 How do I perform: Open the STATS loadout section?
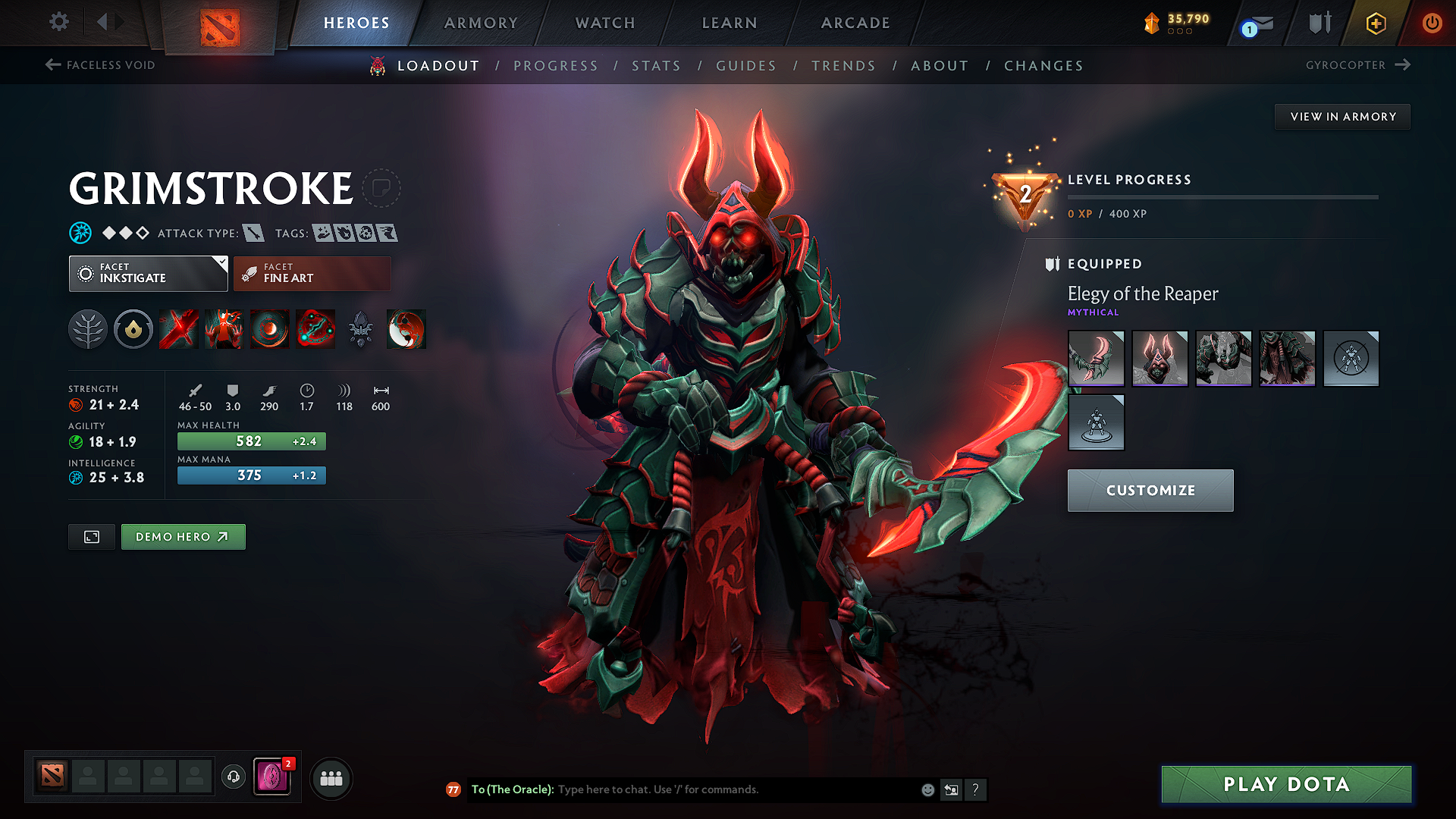[x=657, y=66]
